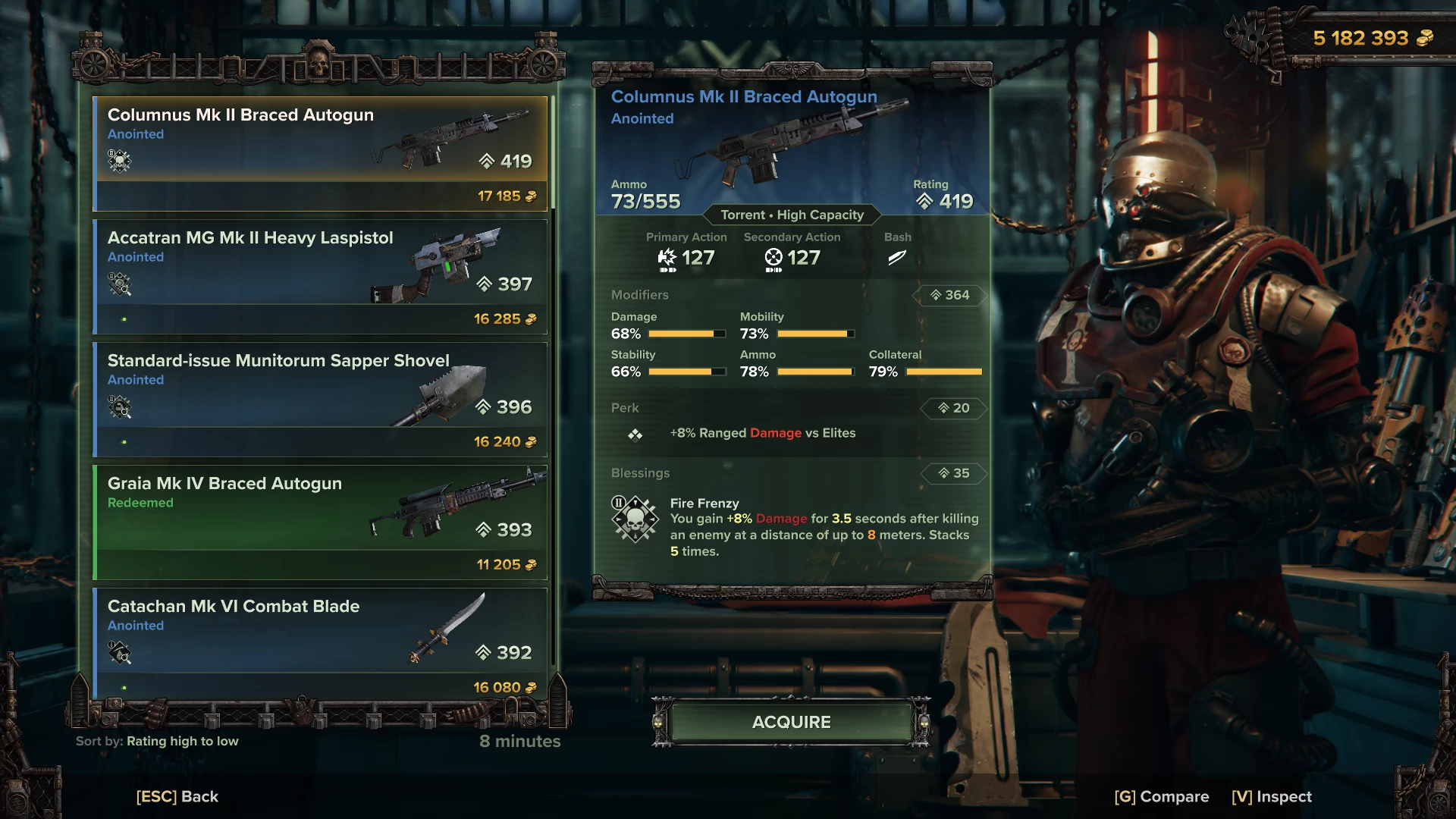
Task: Click the Modifiers rating badge showing 364
Action: (x=949, y=296)
